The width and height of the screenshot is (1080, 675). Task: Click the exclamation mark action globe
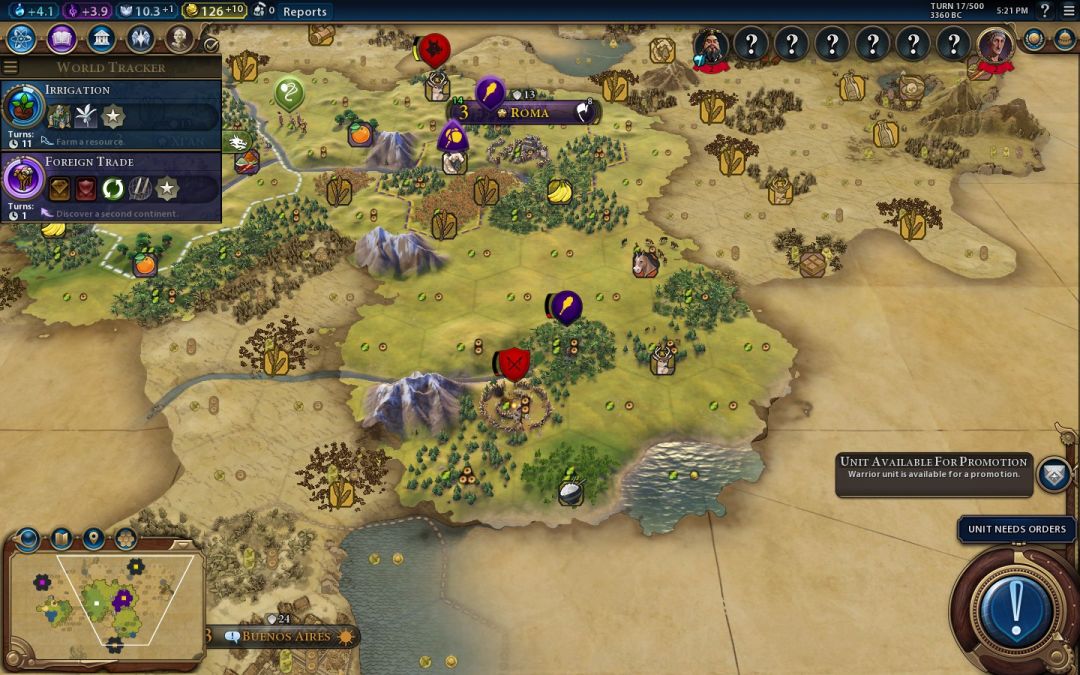1016,606
